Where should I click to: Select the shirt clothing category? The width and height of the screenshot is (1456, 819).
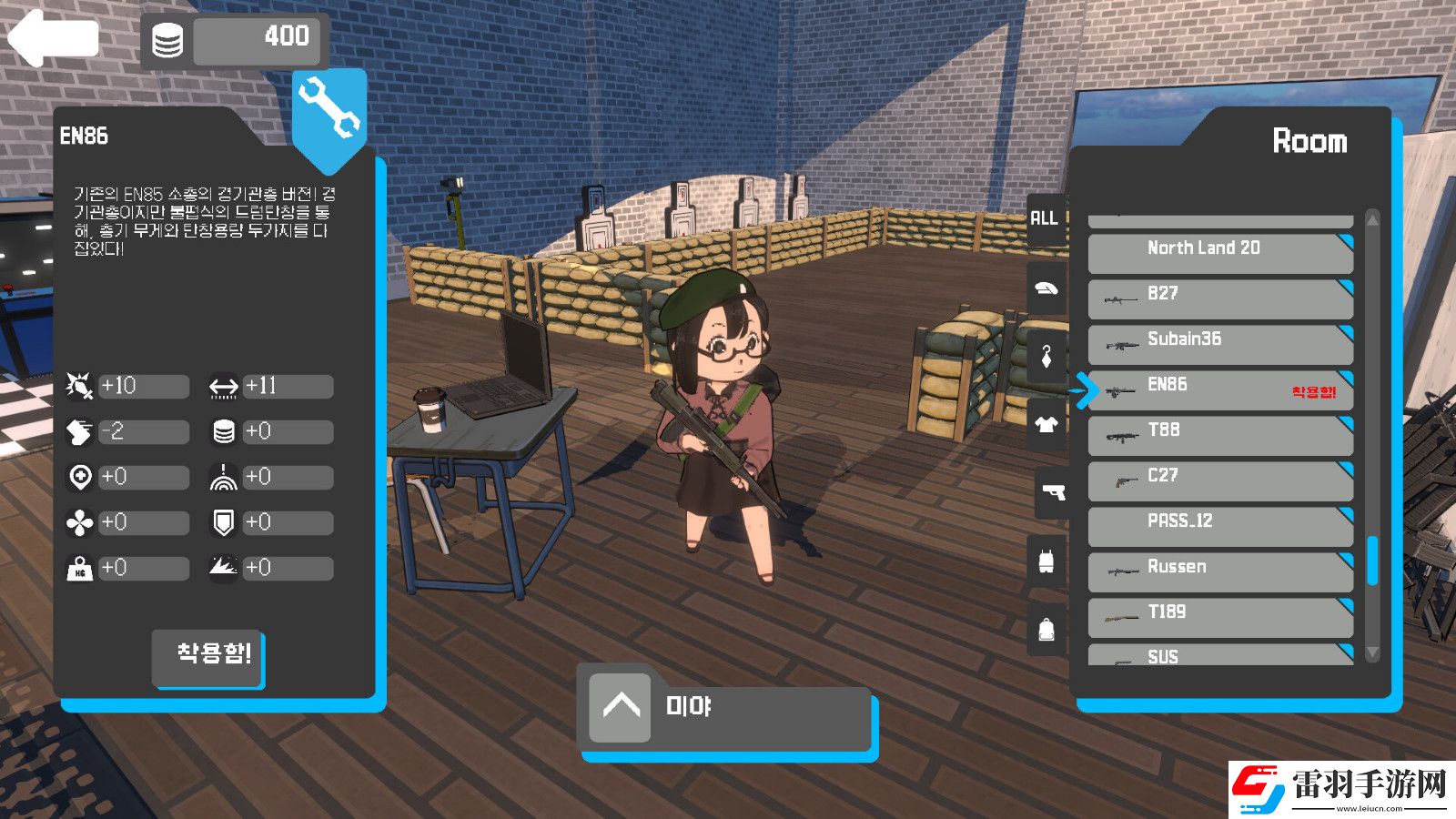pyautogui.click(x=1046, y=424)
